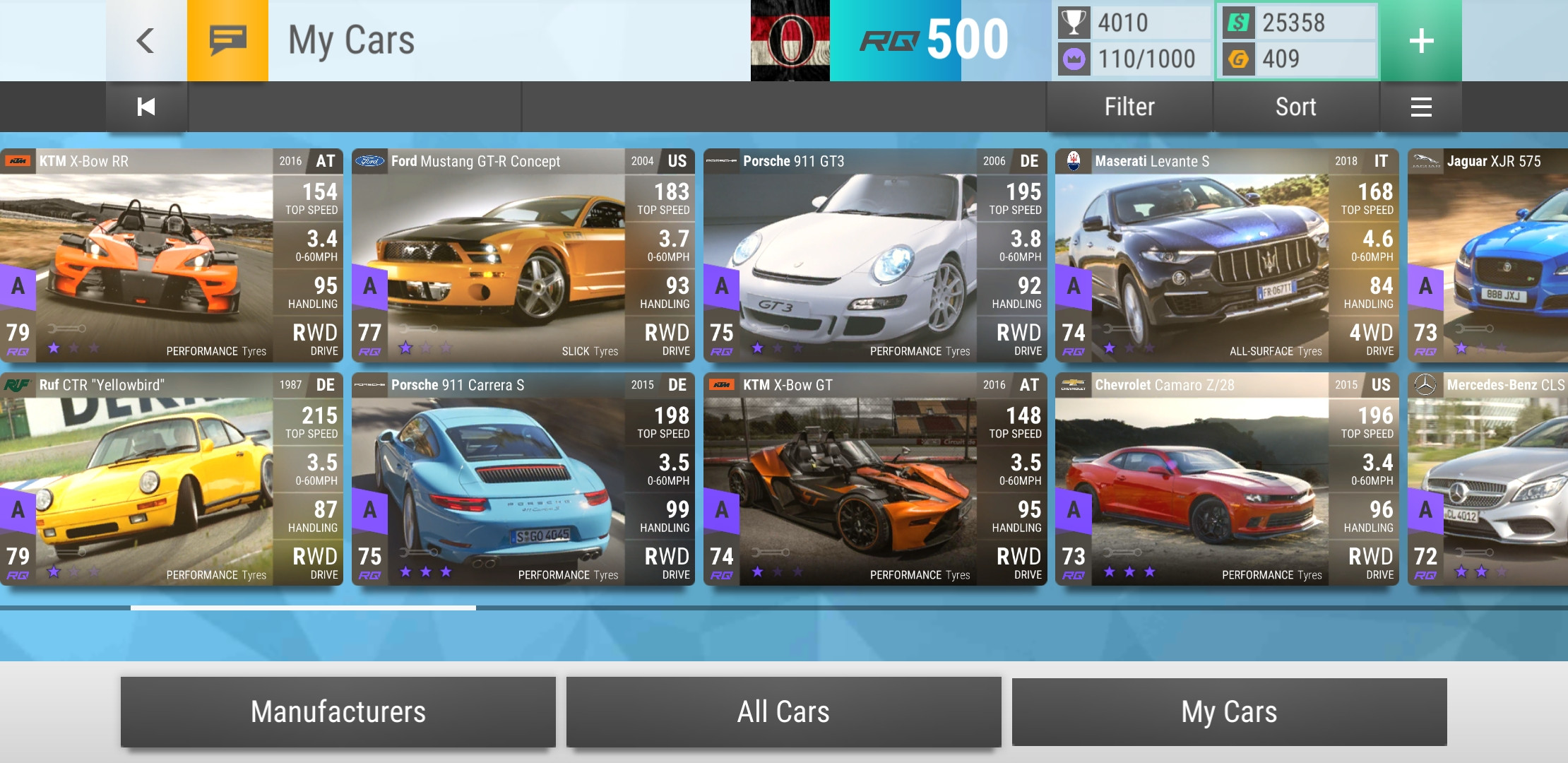Open the Filter options
This screenshot has height=763, width=1568.
(x=1129, y=107)
